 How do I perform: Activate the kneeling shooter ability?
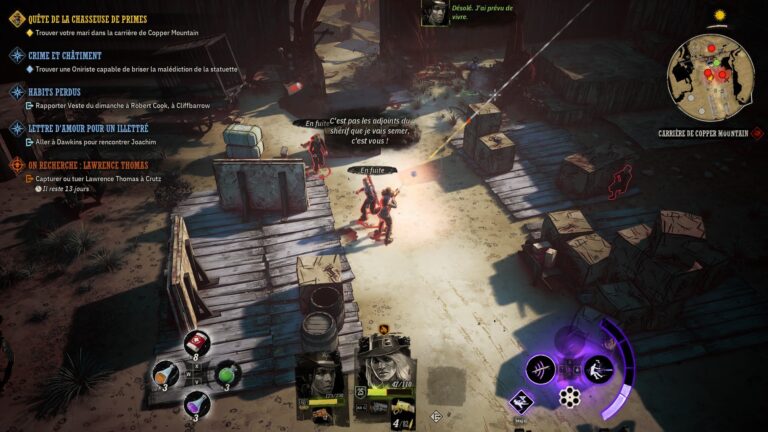(x=598, y=369)
